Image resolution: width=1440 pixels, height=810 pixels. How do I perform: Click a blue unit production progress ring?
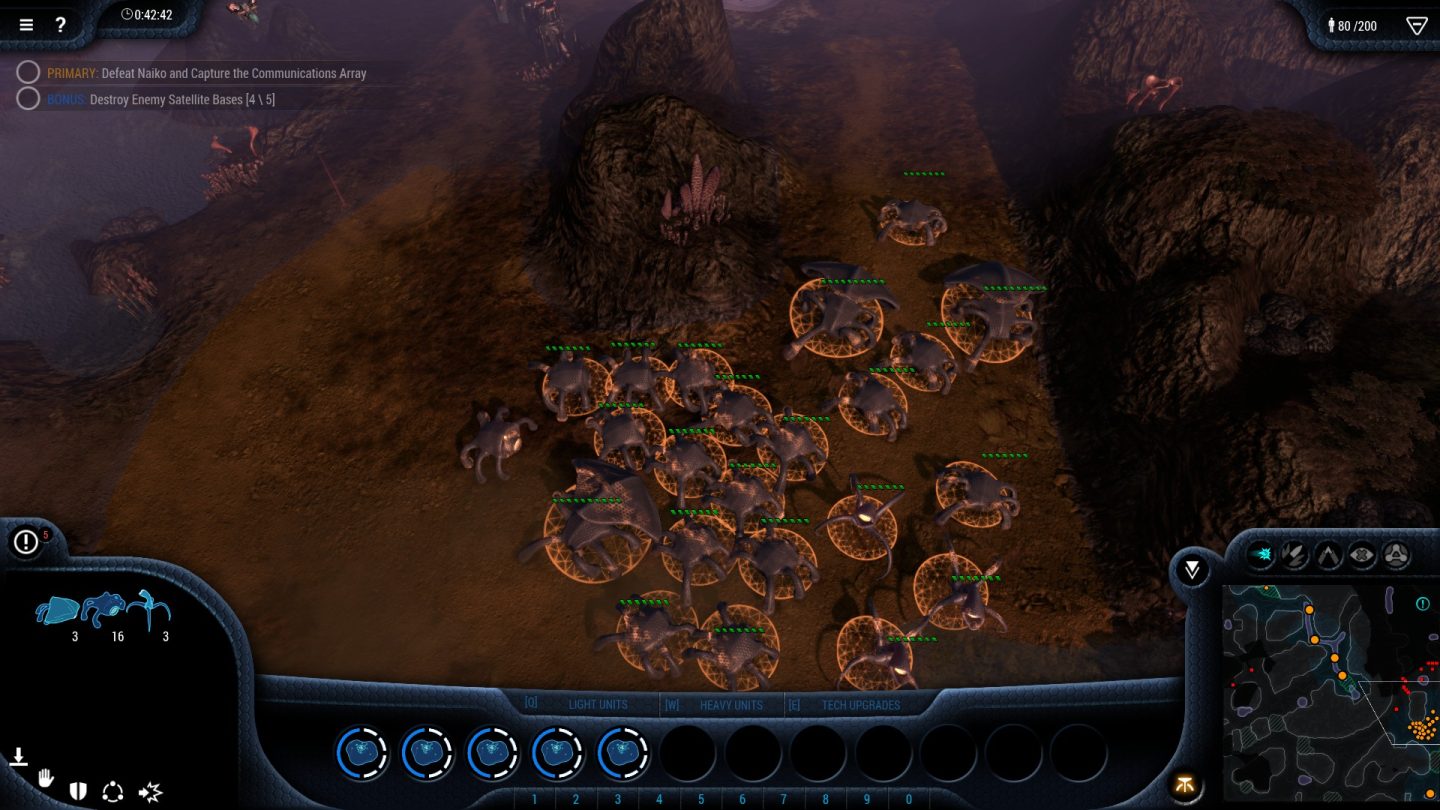click(362, 752)
